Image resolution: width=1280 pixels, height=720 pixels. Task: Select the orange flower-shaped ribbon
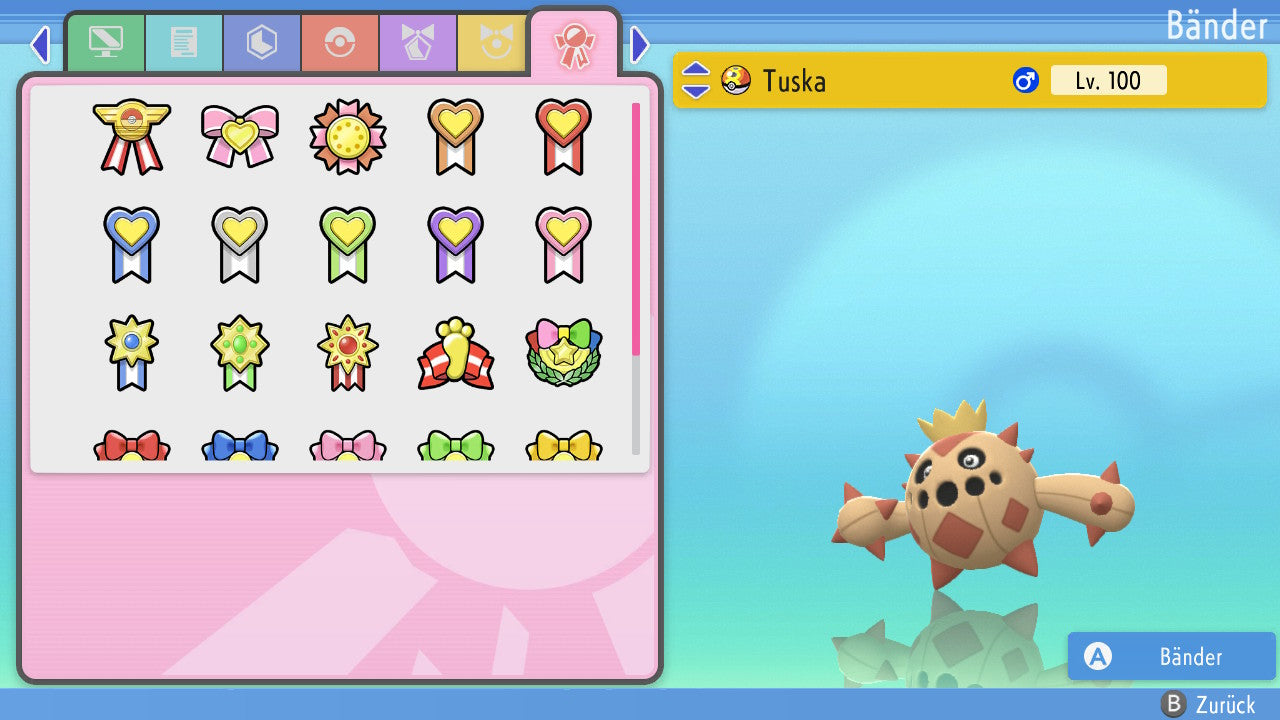coord(348,136)
